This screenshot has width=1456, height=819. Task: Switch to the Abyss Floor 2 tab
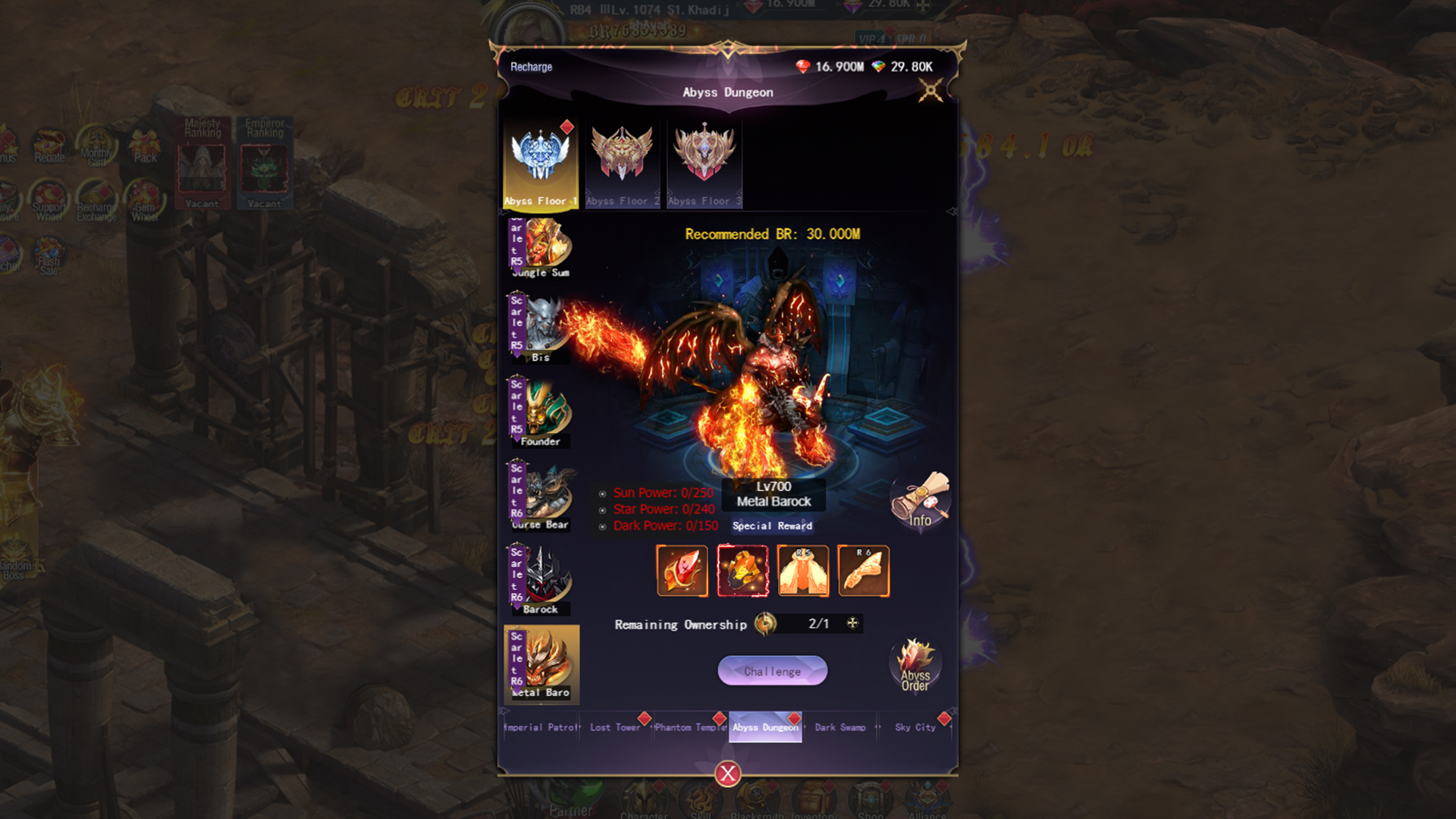pyautogui.click(x=623, y=159)
